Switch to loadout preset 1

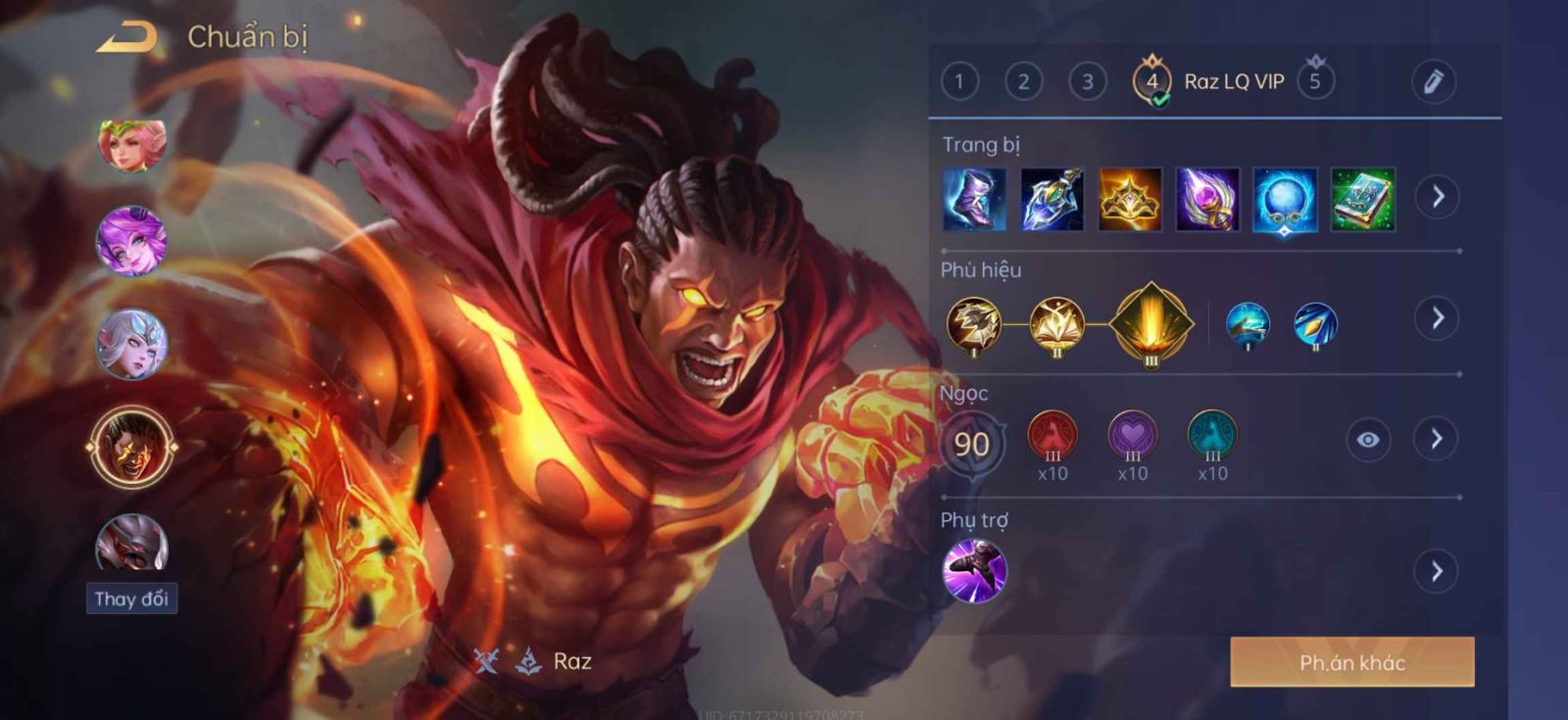[959, 81]
